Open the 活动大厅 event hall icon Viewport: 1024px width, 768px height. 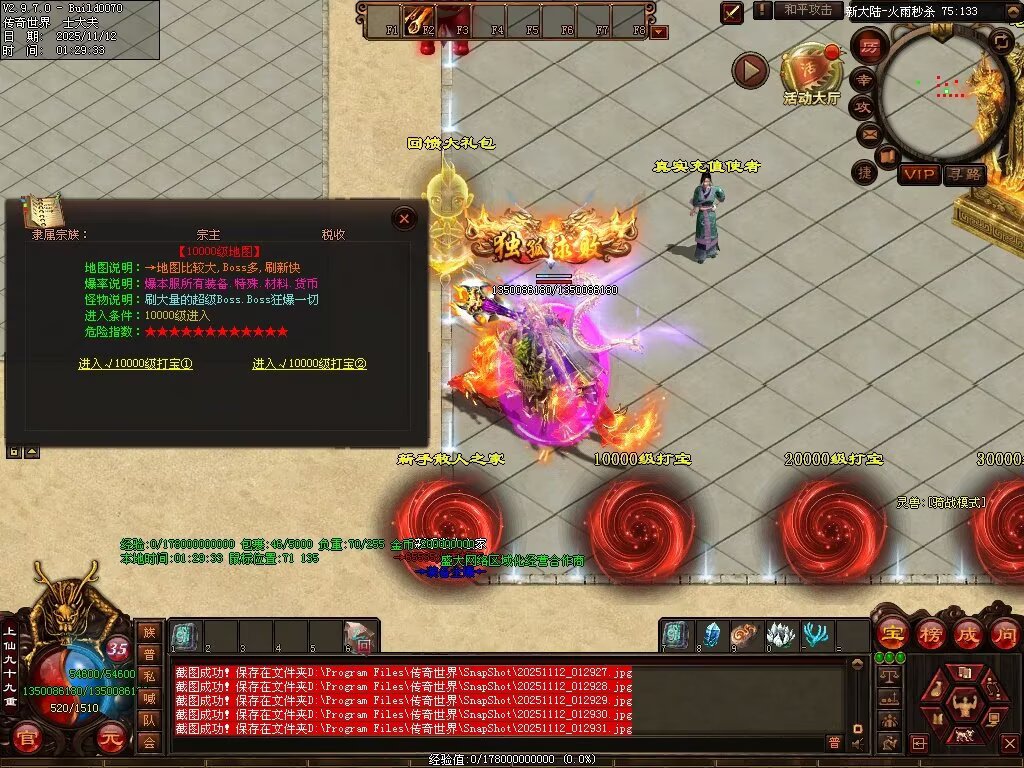pyautogui.click(x=812, y=74)
